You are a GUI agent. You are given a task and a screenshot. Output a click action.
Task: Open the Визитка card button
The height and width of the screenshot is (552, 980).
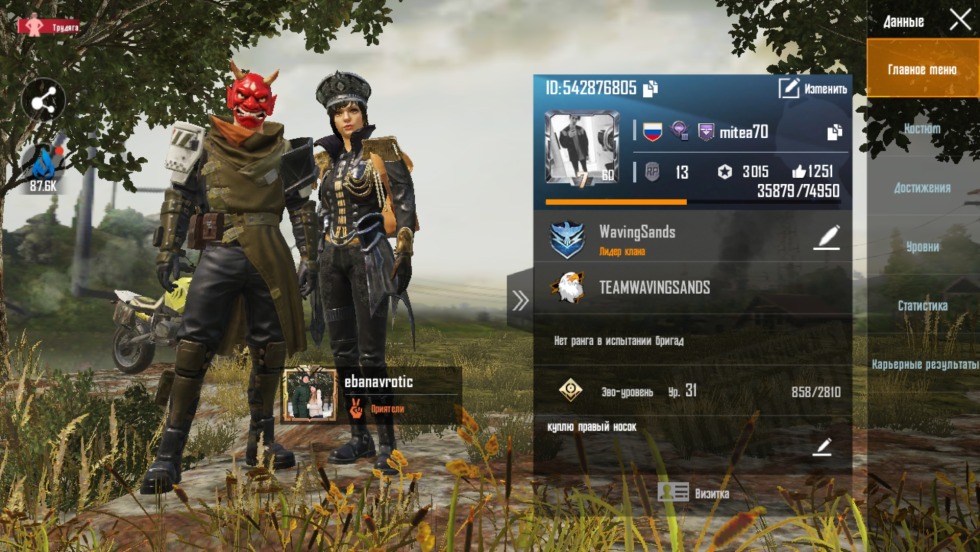[x=692, y=493]
